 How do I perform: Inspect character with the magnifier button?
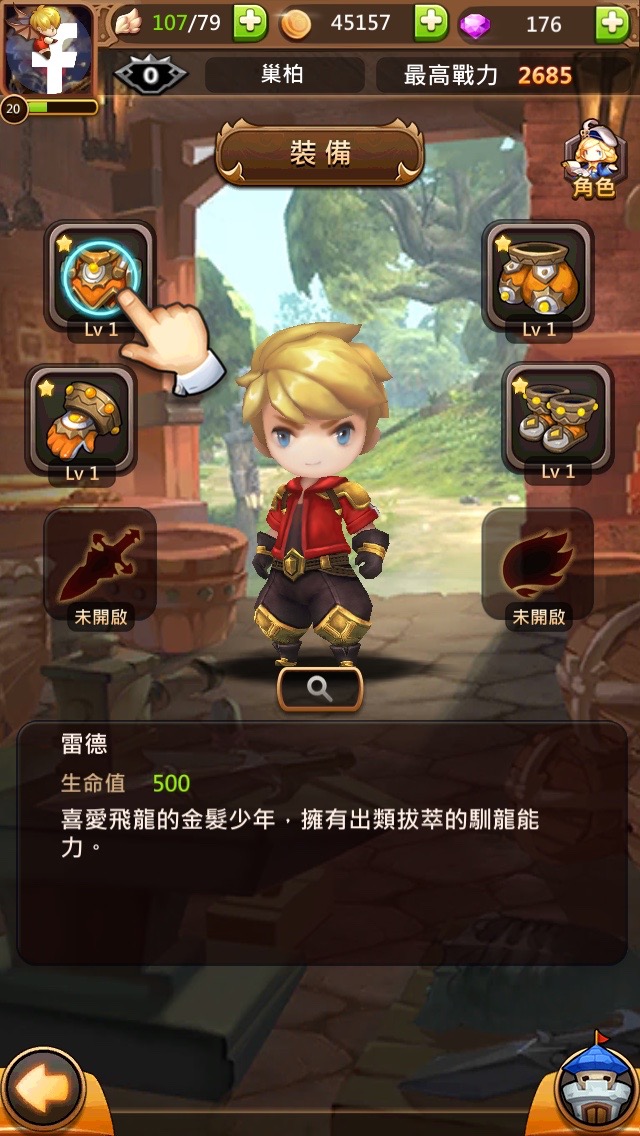click(x=320, y=689)
